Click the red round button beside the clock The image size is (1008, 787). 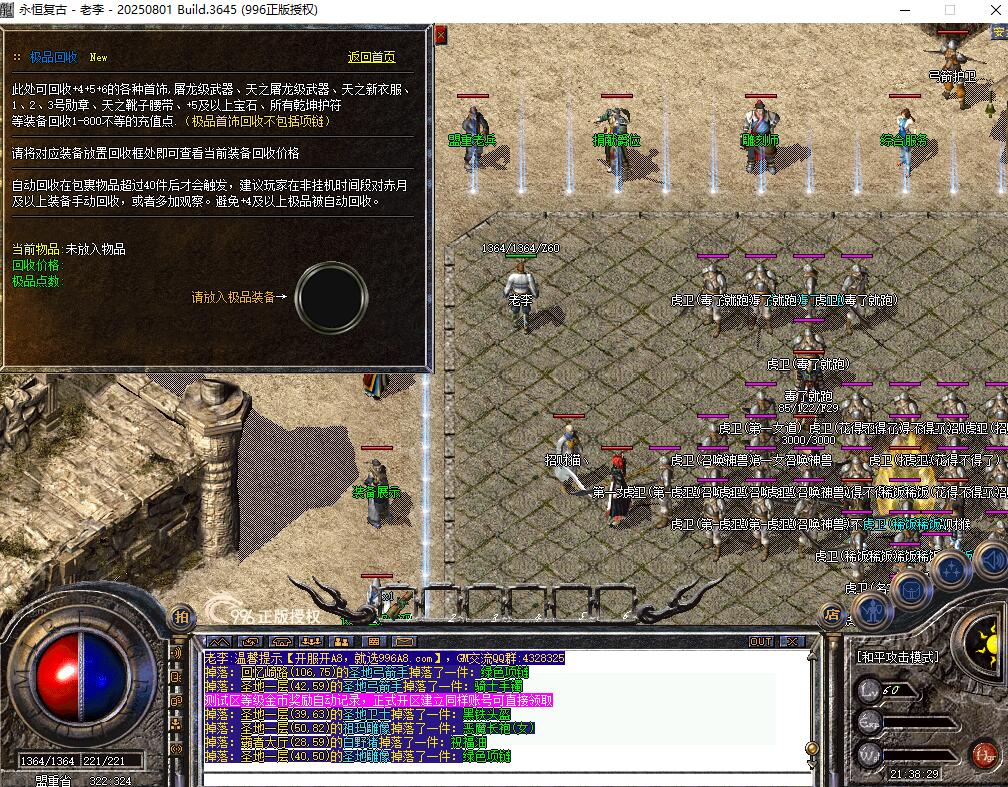(x=983, y=753)
